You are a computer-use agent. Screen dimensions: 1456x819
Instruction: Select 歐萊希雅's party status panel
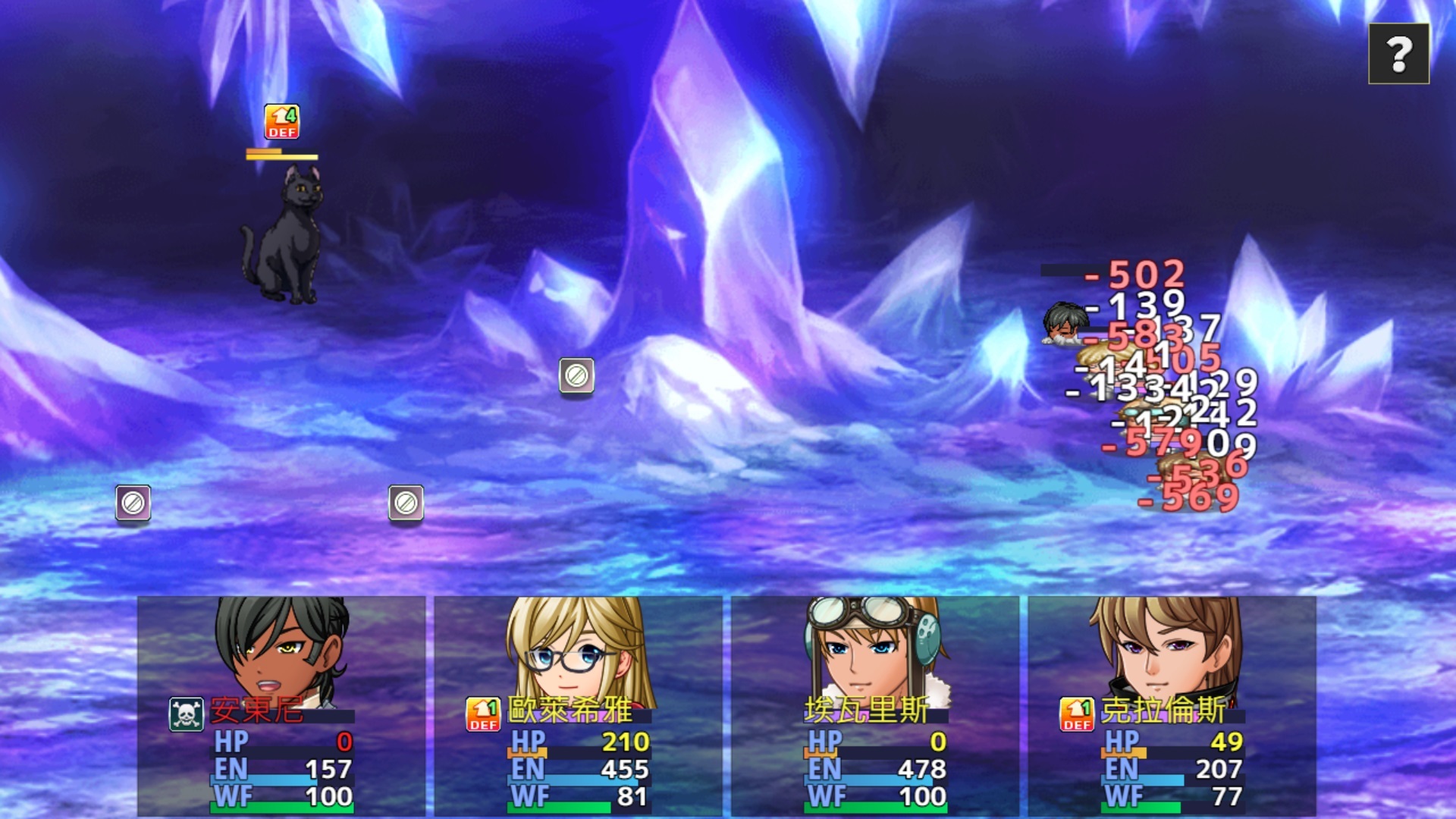[578, 705]
